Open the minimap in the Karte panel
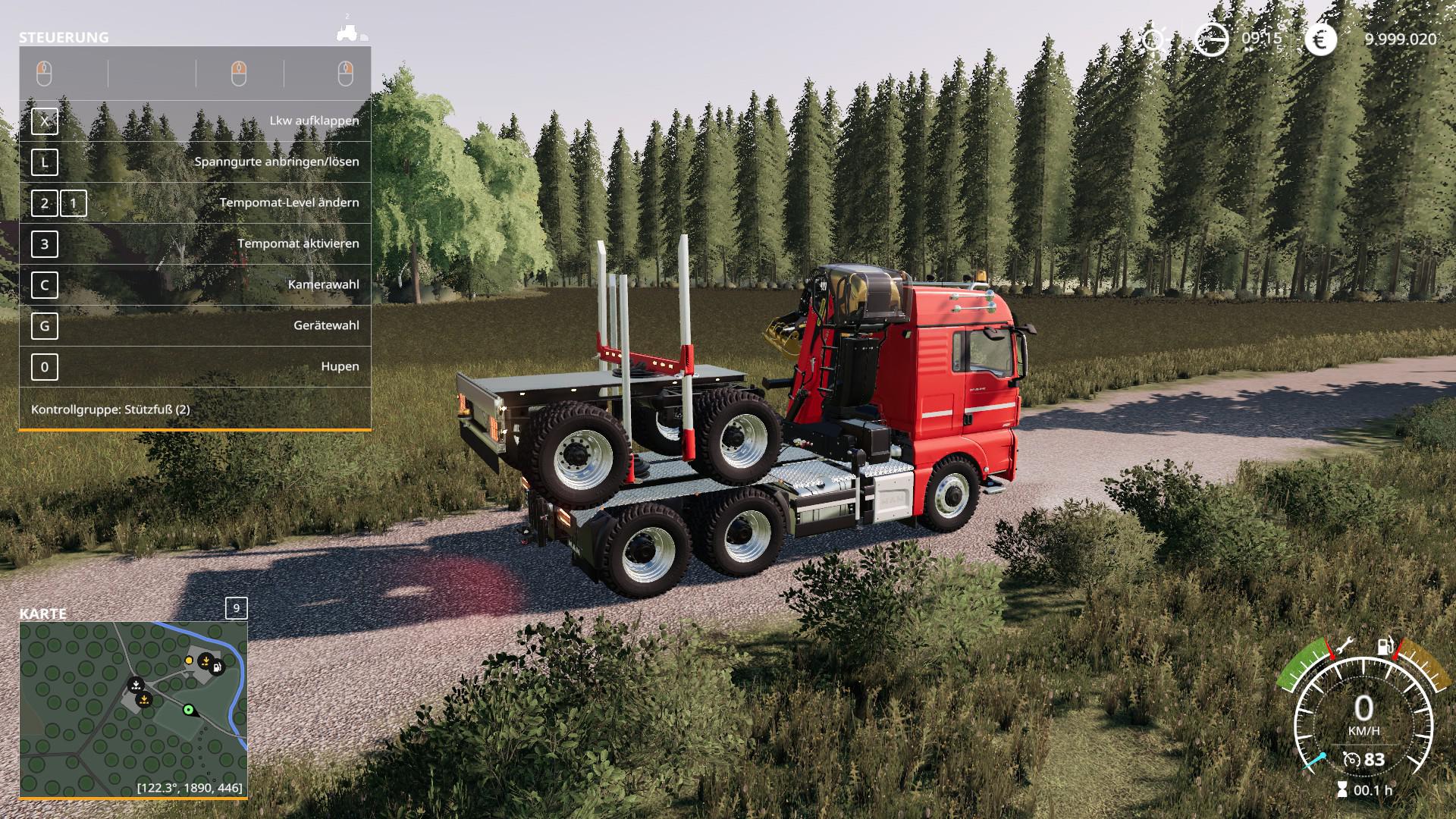 [133, 709]
